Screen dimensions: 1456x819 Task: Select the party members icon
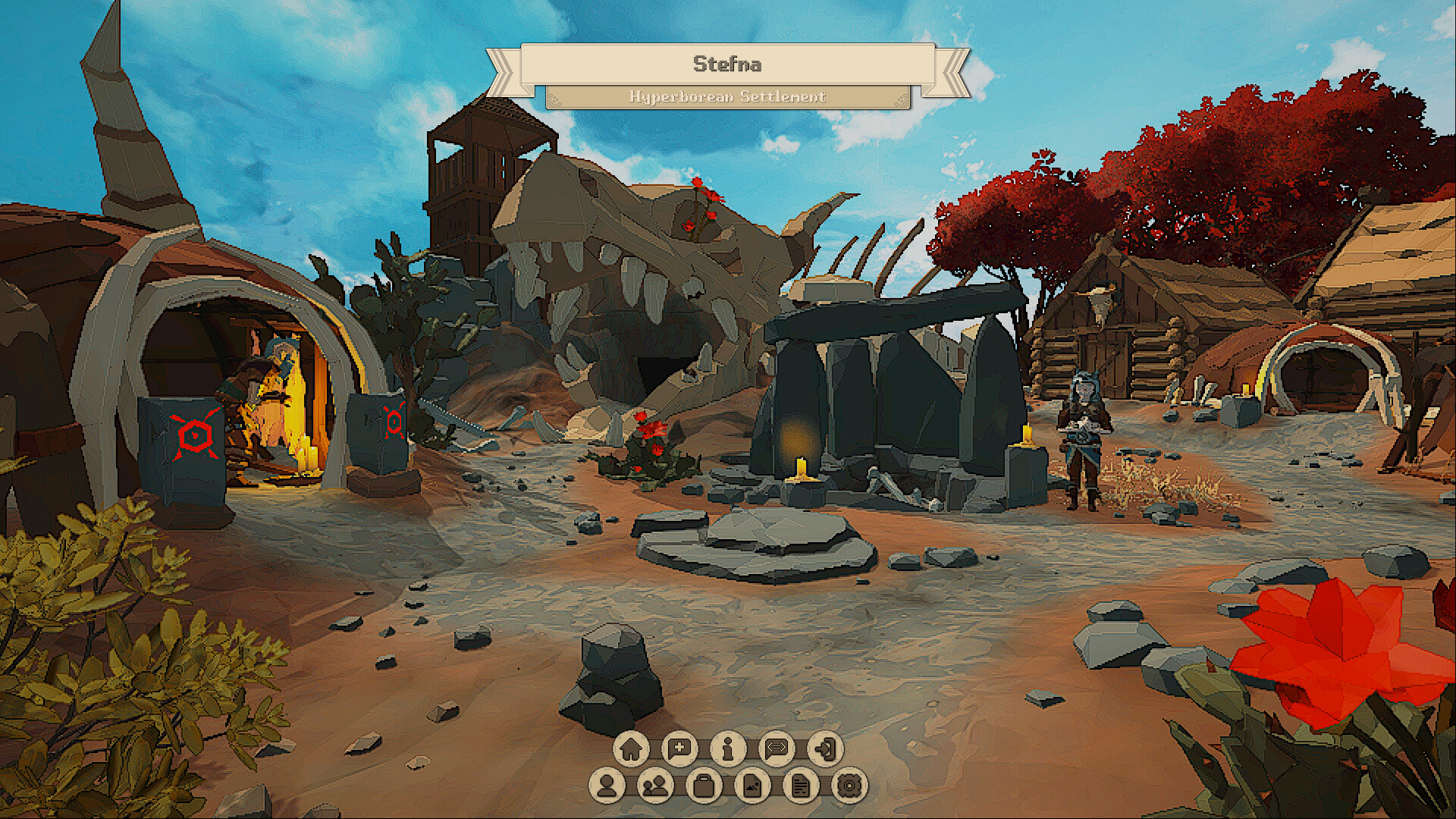tap(656, 787)
